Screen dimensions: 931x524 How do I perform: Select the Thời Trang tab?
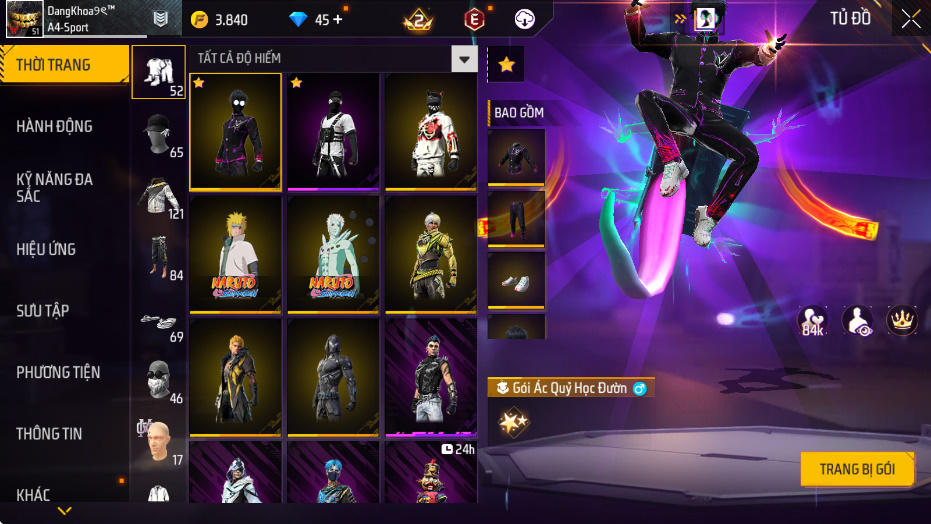click(64, 65)
